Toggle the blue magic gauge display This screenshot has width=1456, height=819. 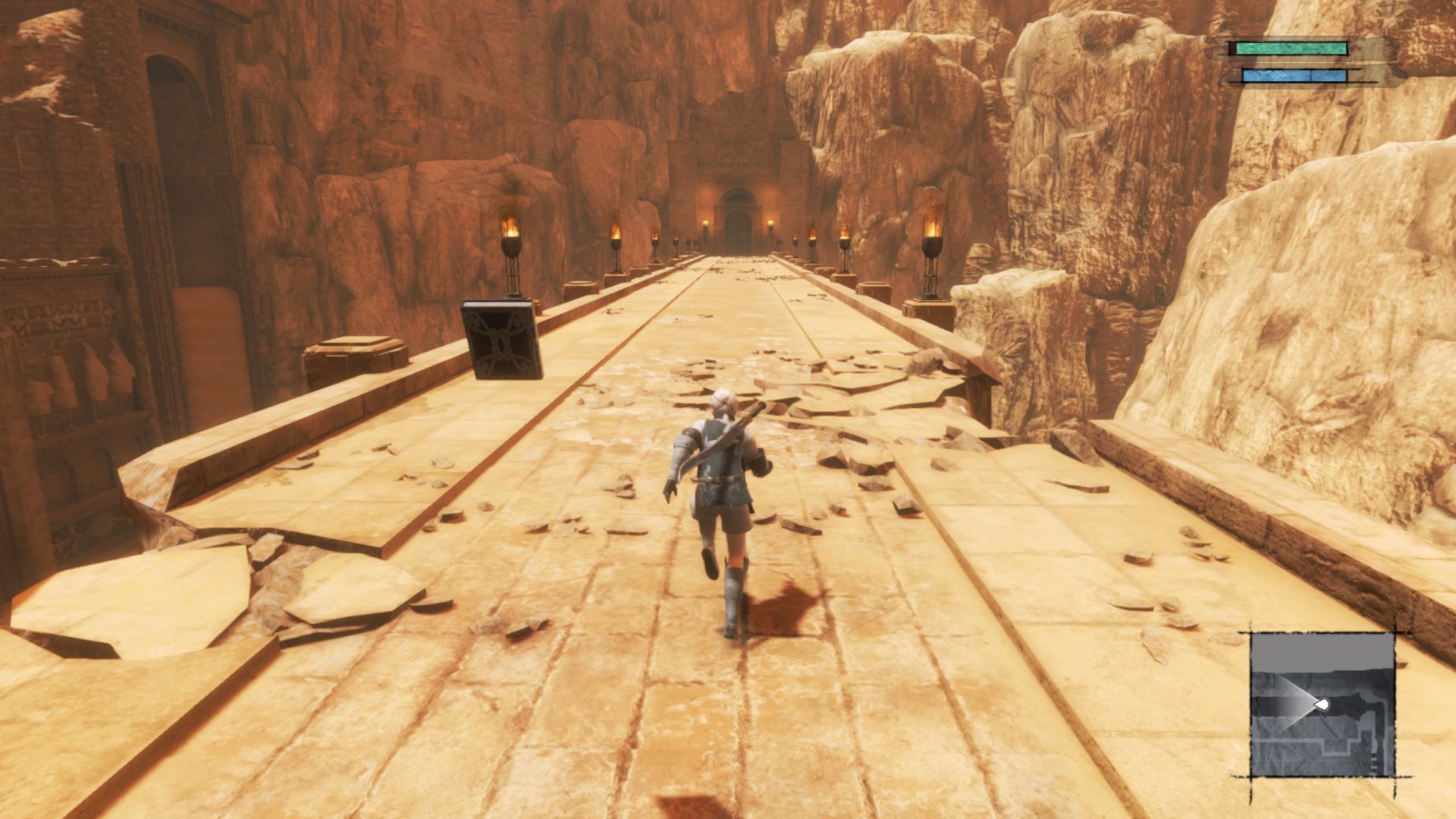point(1293,75)
